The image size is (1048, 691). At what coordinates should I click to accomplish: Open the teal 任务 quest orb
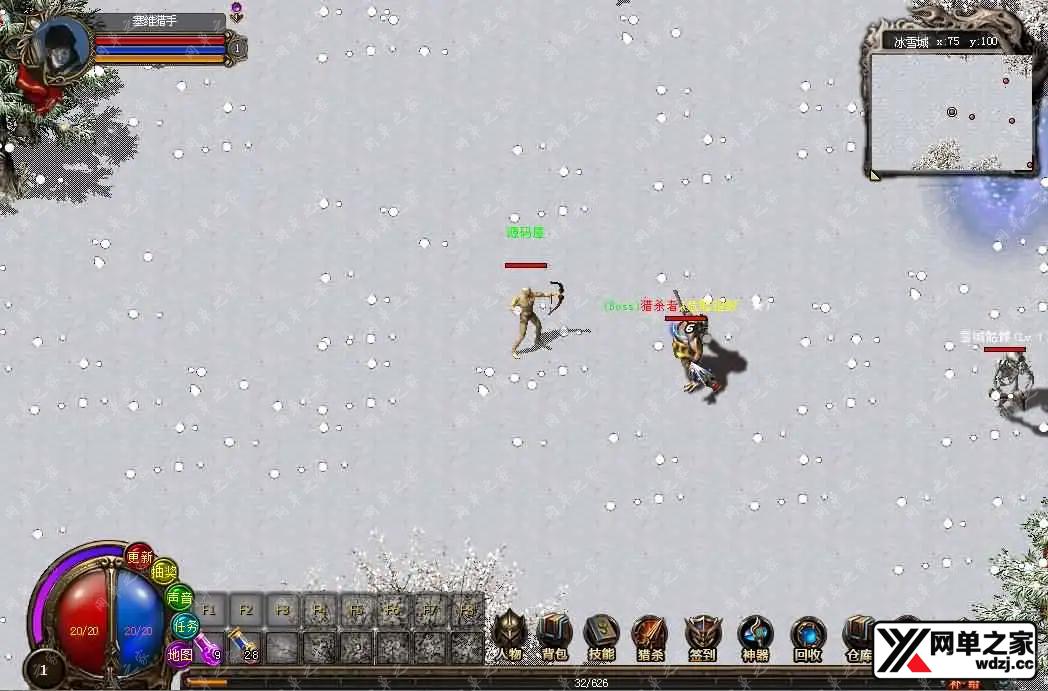186,626
